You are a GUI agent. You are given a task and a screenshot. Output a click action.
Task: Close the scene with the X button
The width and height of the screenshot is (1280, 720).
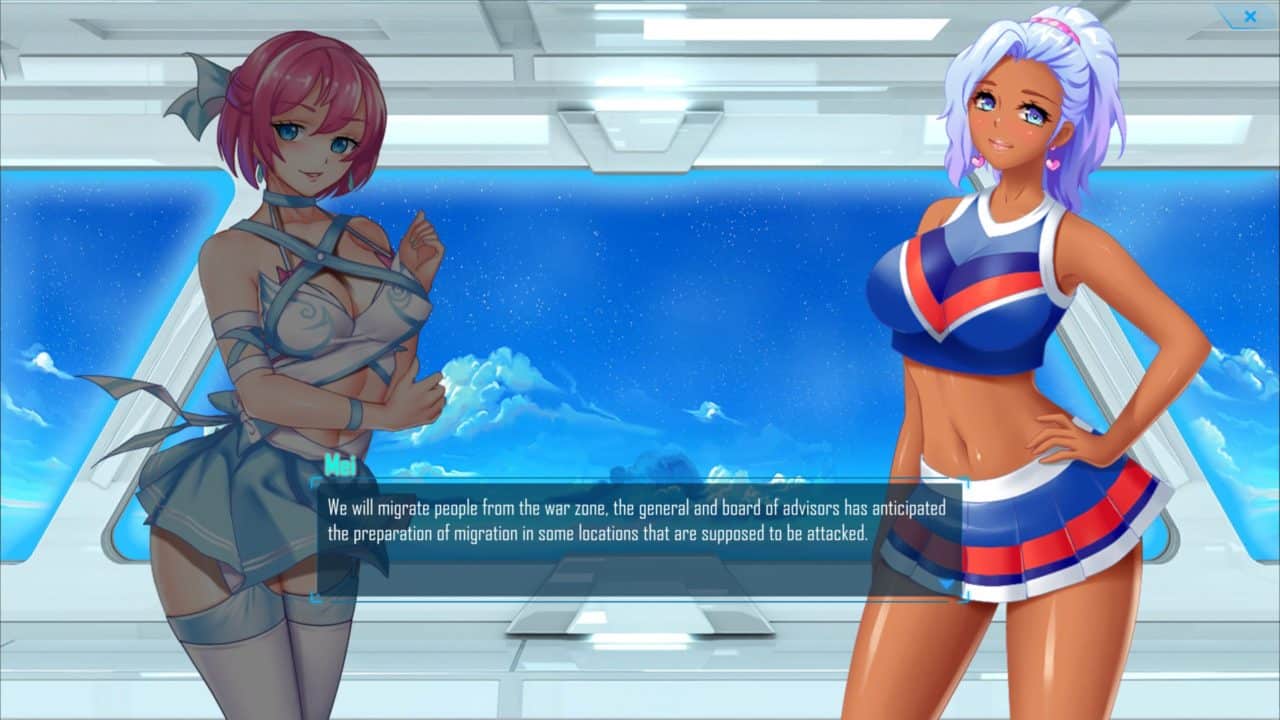click(x=1249, y=16)
